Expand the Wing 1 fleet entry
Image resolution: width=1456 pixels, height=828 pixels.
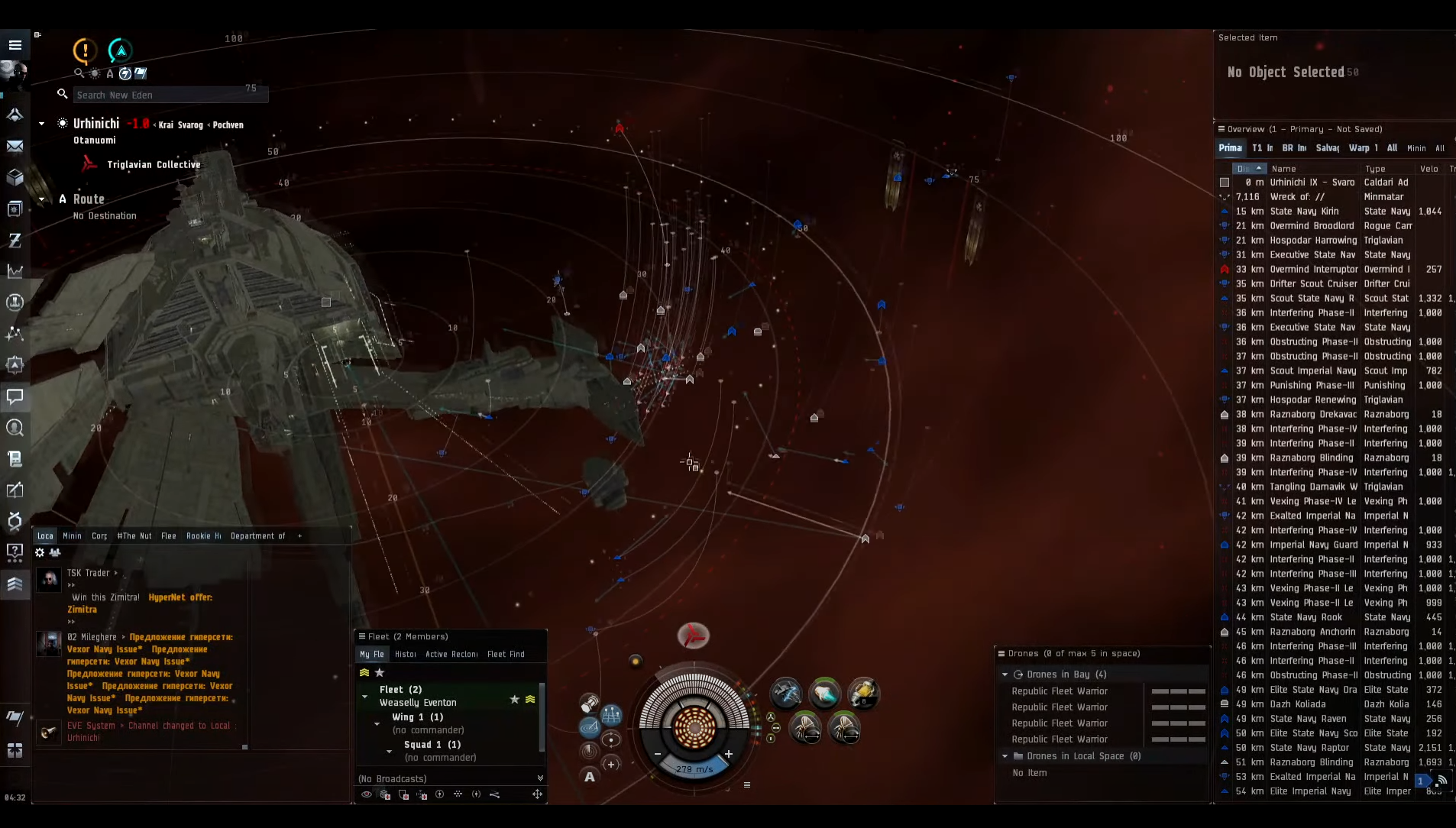[377, 723]
